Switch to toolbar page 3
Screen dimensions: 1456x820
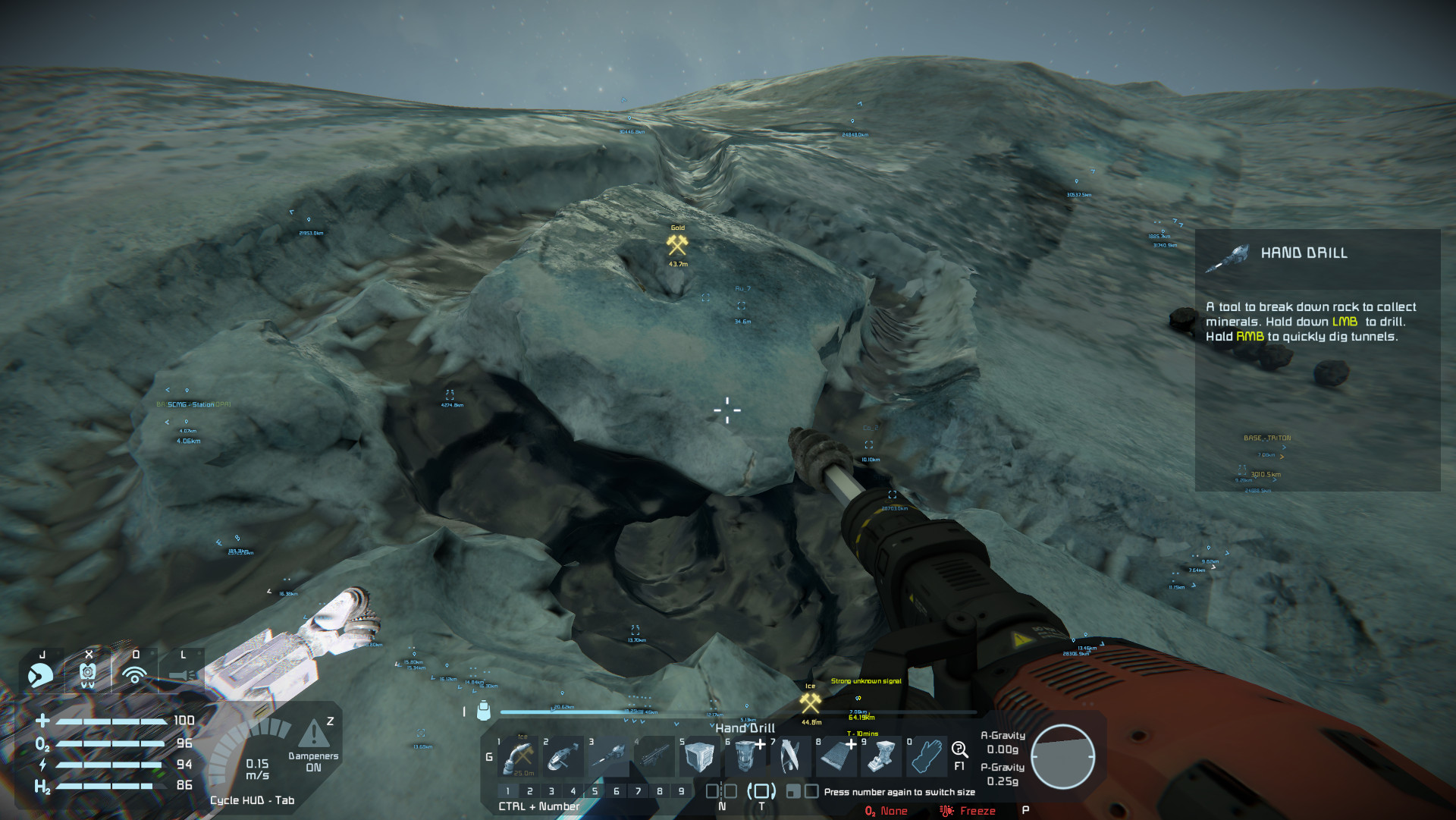click(x=551, y=791)
